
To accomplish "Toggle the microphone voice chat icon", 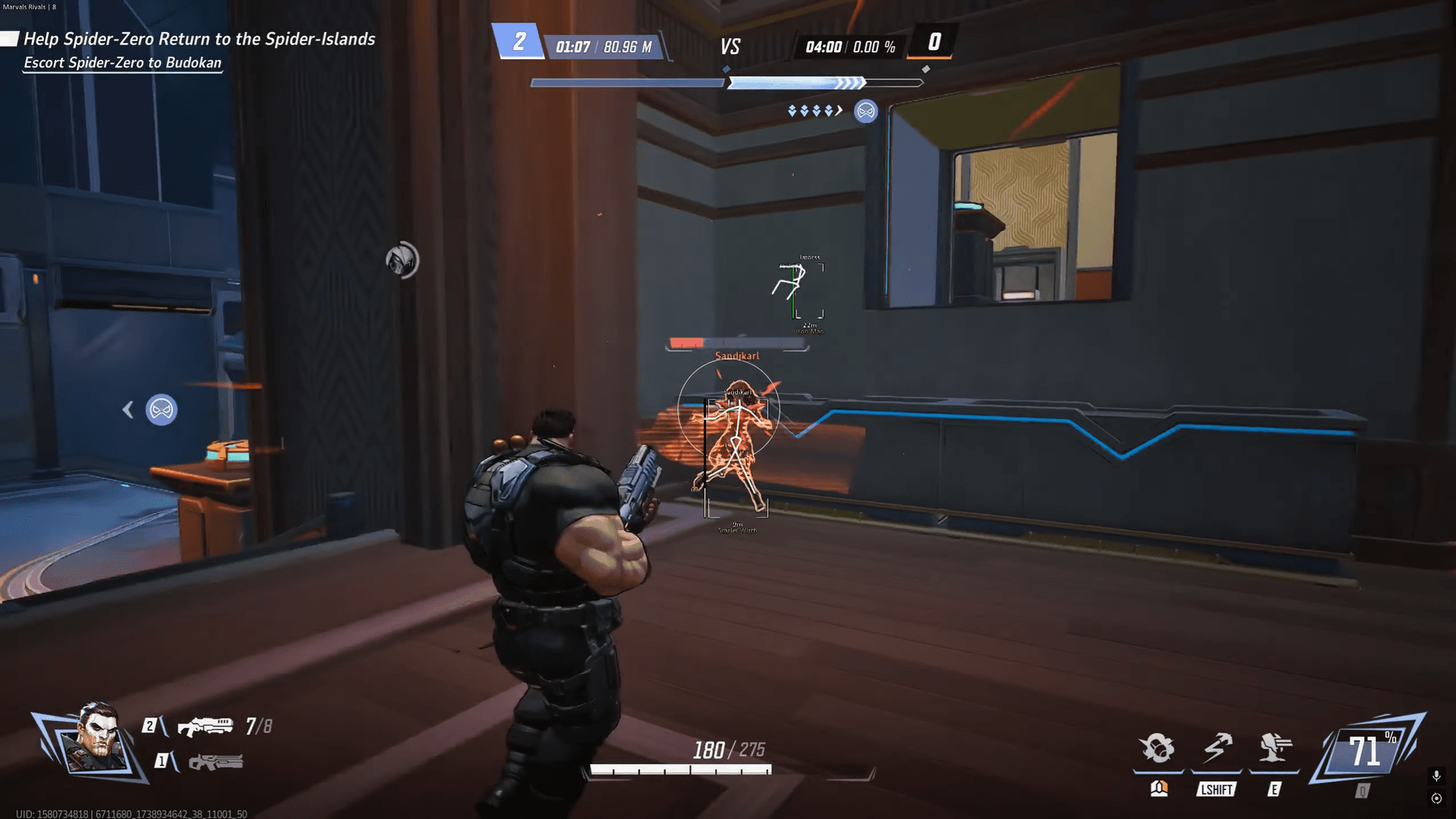I will coord(1436,776).
